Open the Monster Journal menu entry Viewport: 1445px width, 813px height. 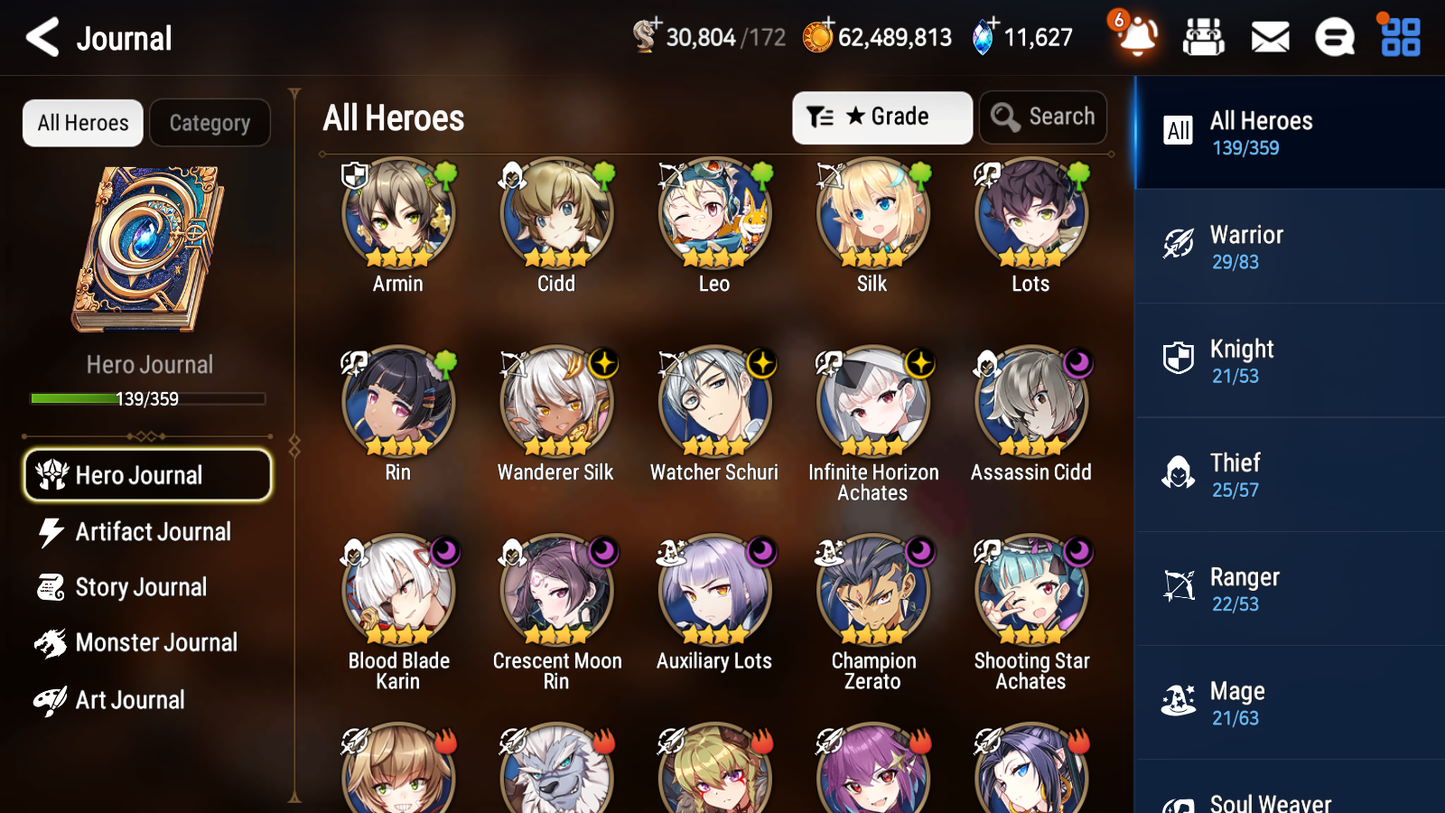[x=146, y=643]
